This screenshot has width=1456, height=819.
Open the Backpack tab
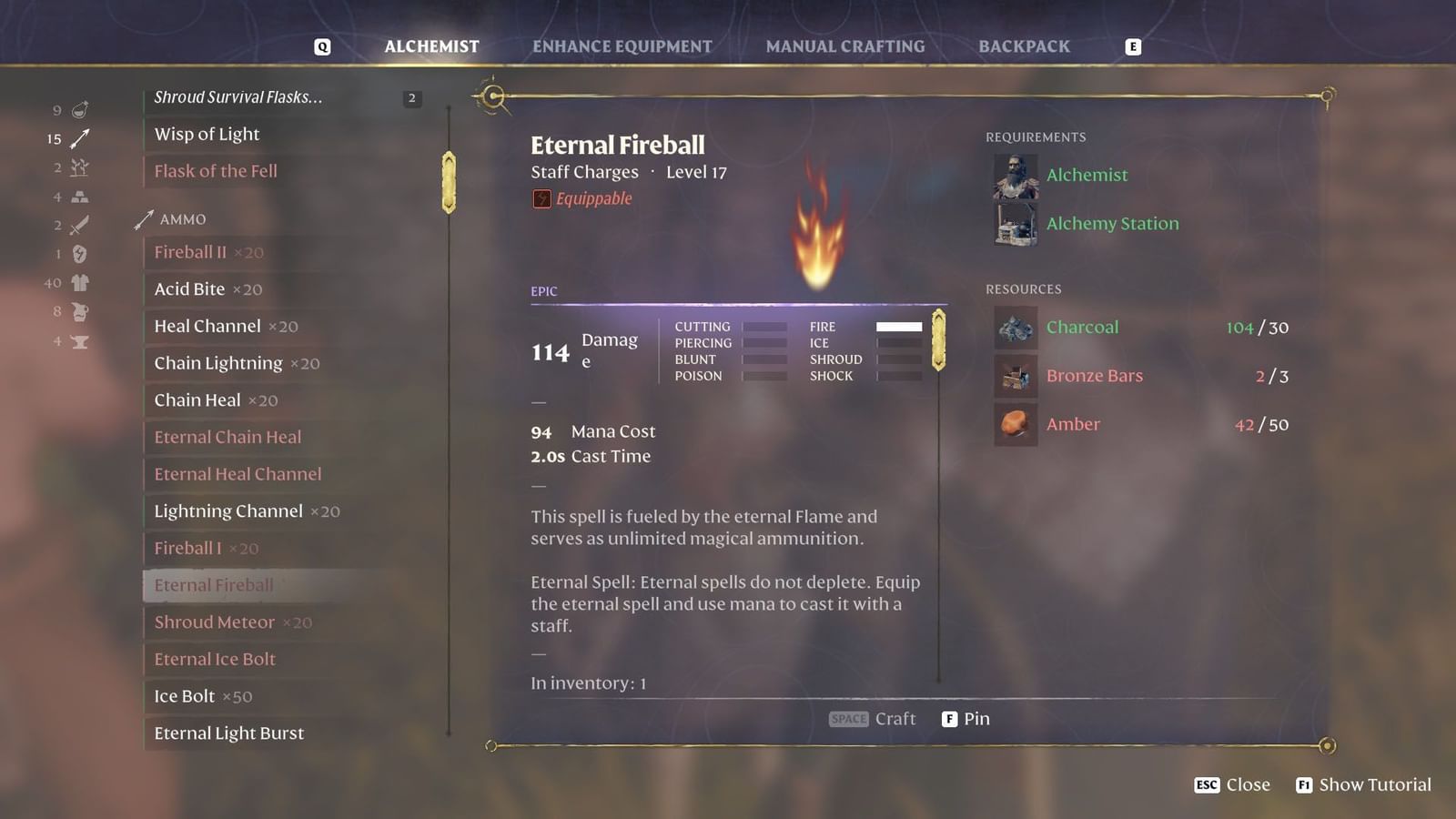click(x=1023, y=45)
